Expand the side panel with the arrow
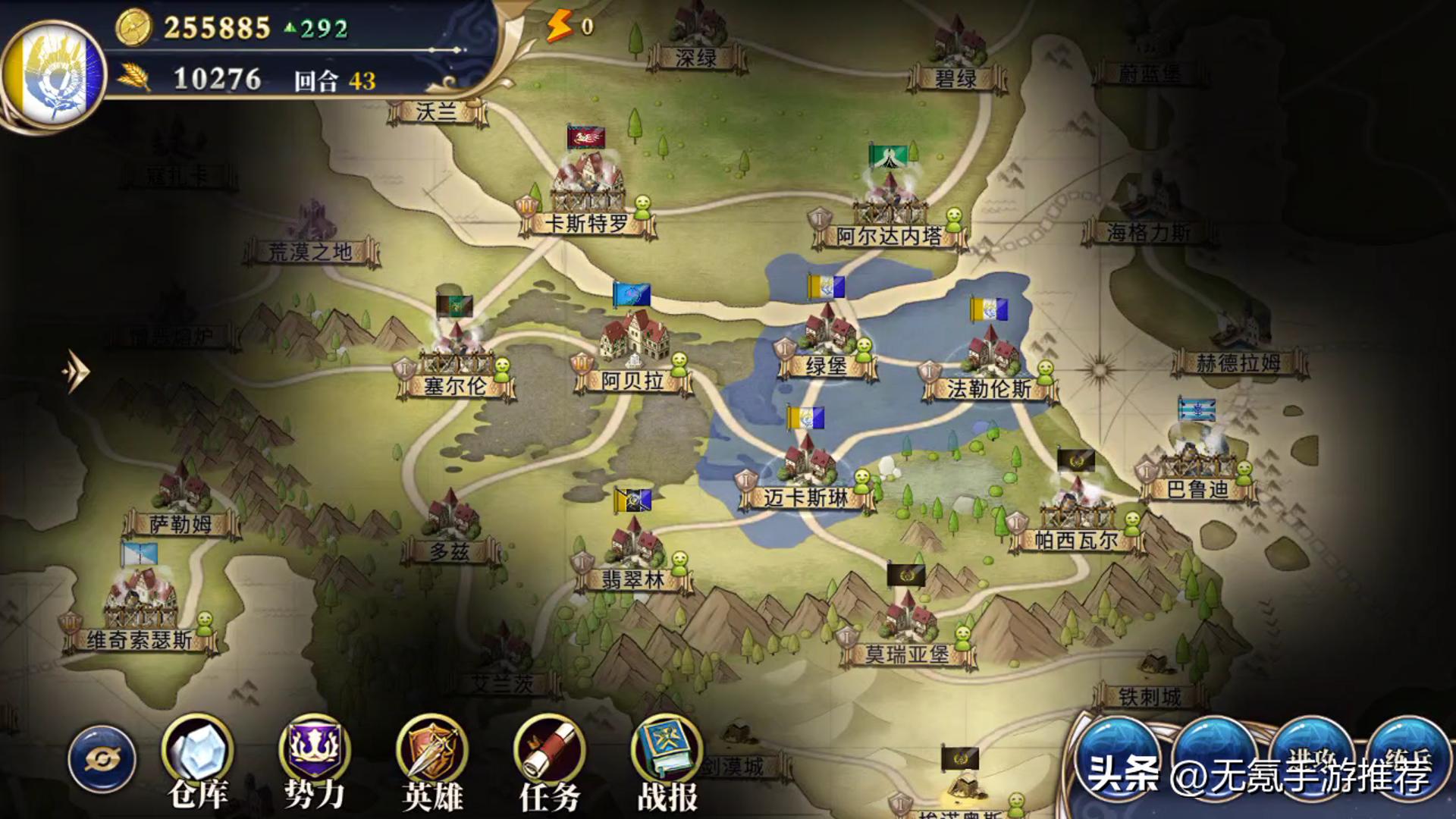Viewport: 1456px width, 819px height. pos(76,371)
